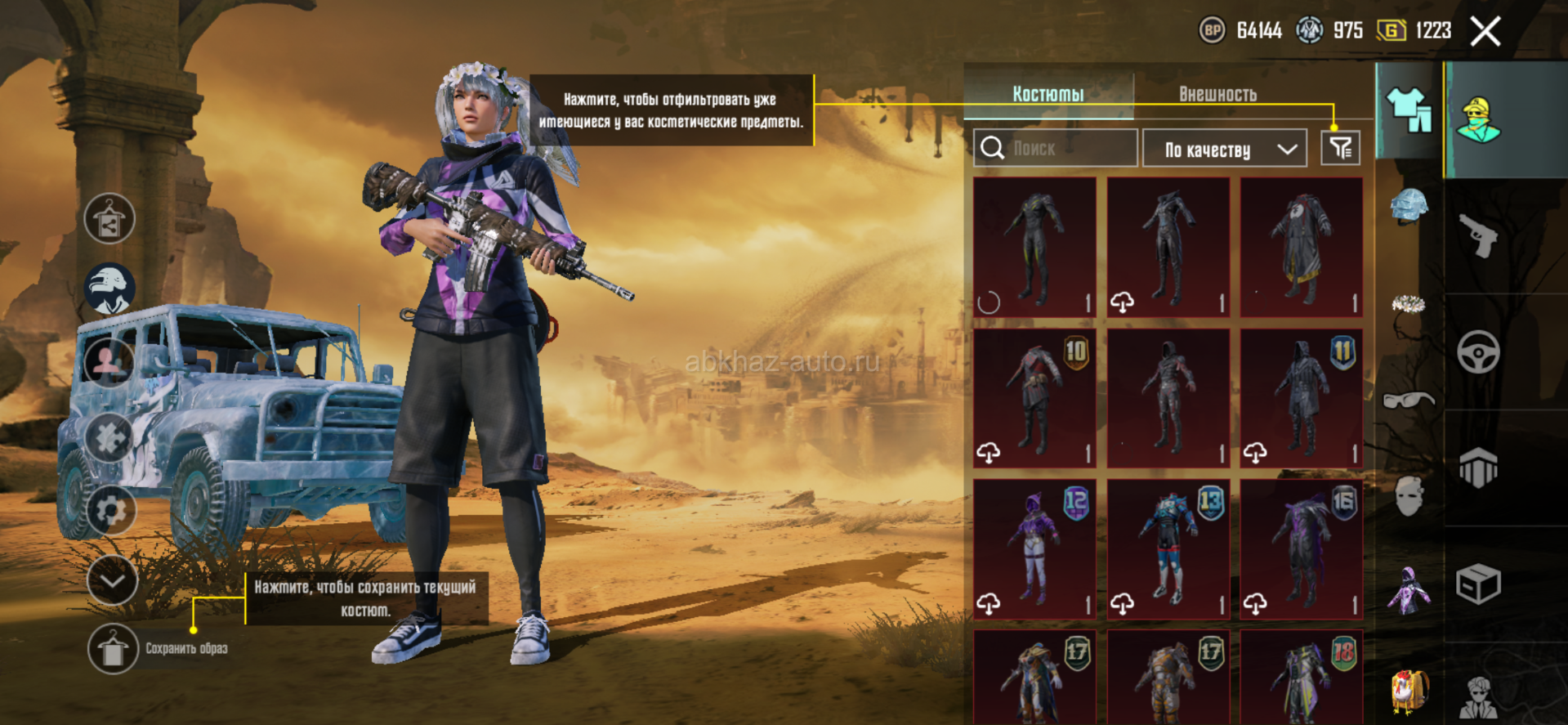Pick the blue-red costume with badge 13
This screenshot has height=725, width=1568.
tap(1168, 549)
